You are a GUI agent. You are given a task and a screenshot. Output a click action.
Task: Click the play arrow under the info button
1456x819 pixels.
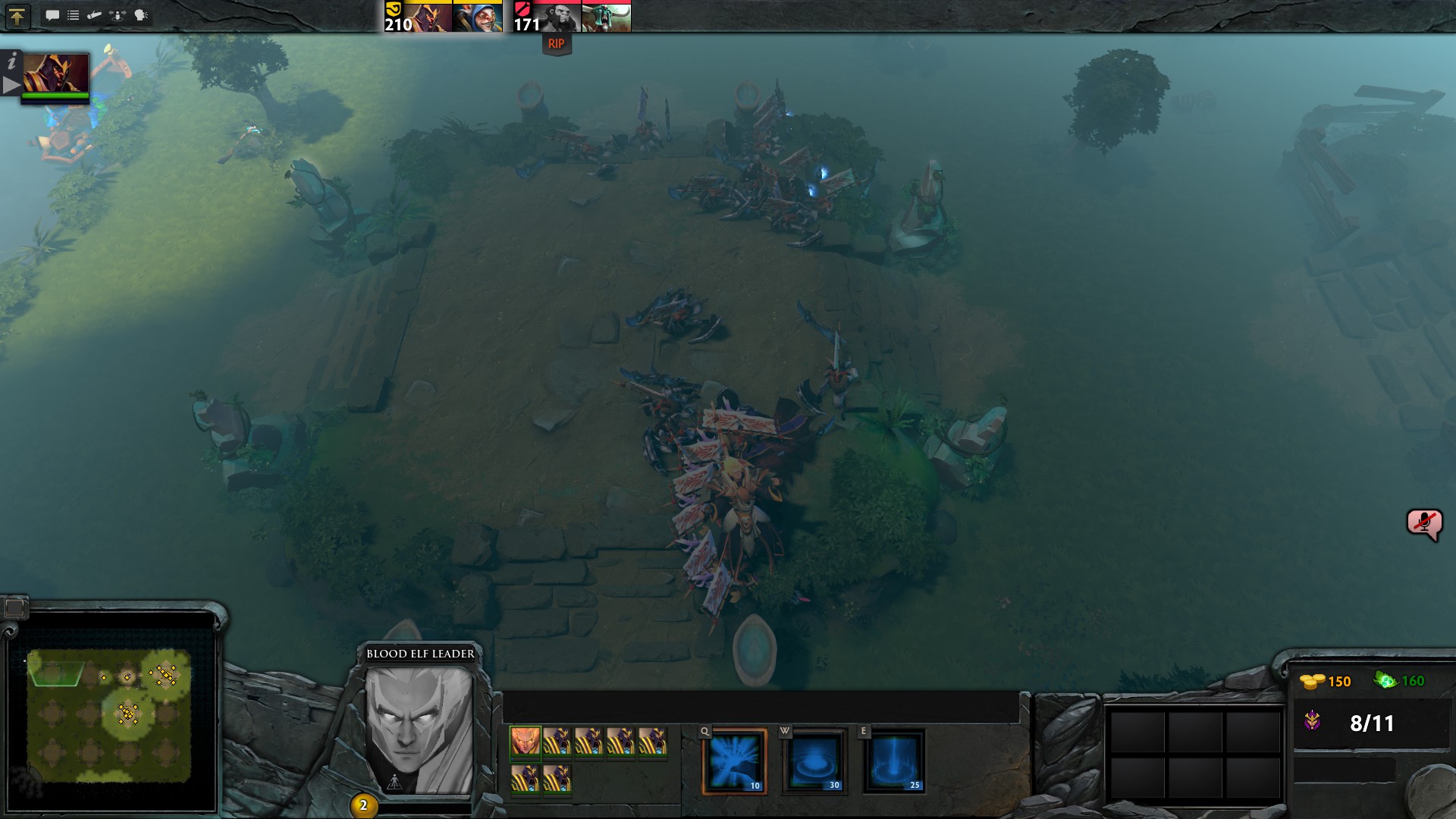pos(11,85)
